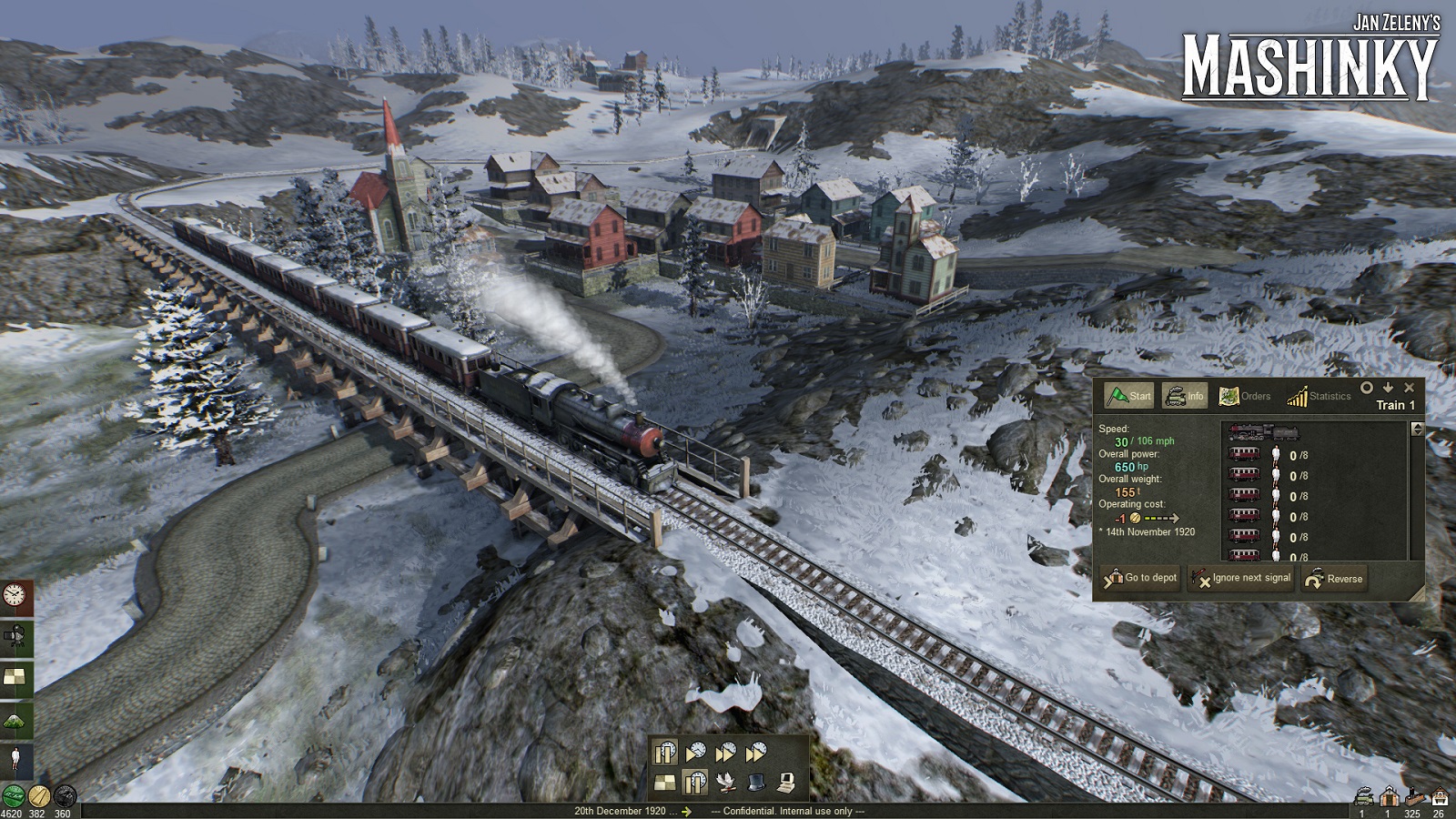The image size is (1456, 819).
Task: Close the Train 1 window
Action: point(1410,388)
